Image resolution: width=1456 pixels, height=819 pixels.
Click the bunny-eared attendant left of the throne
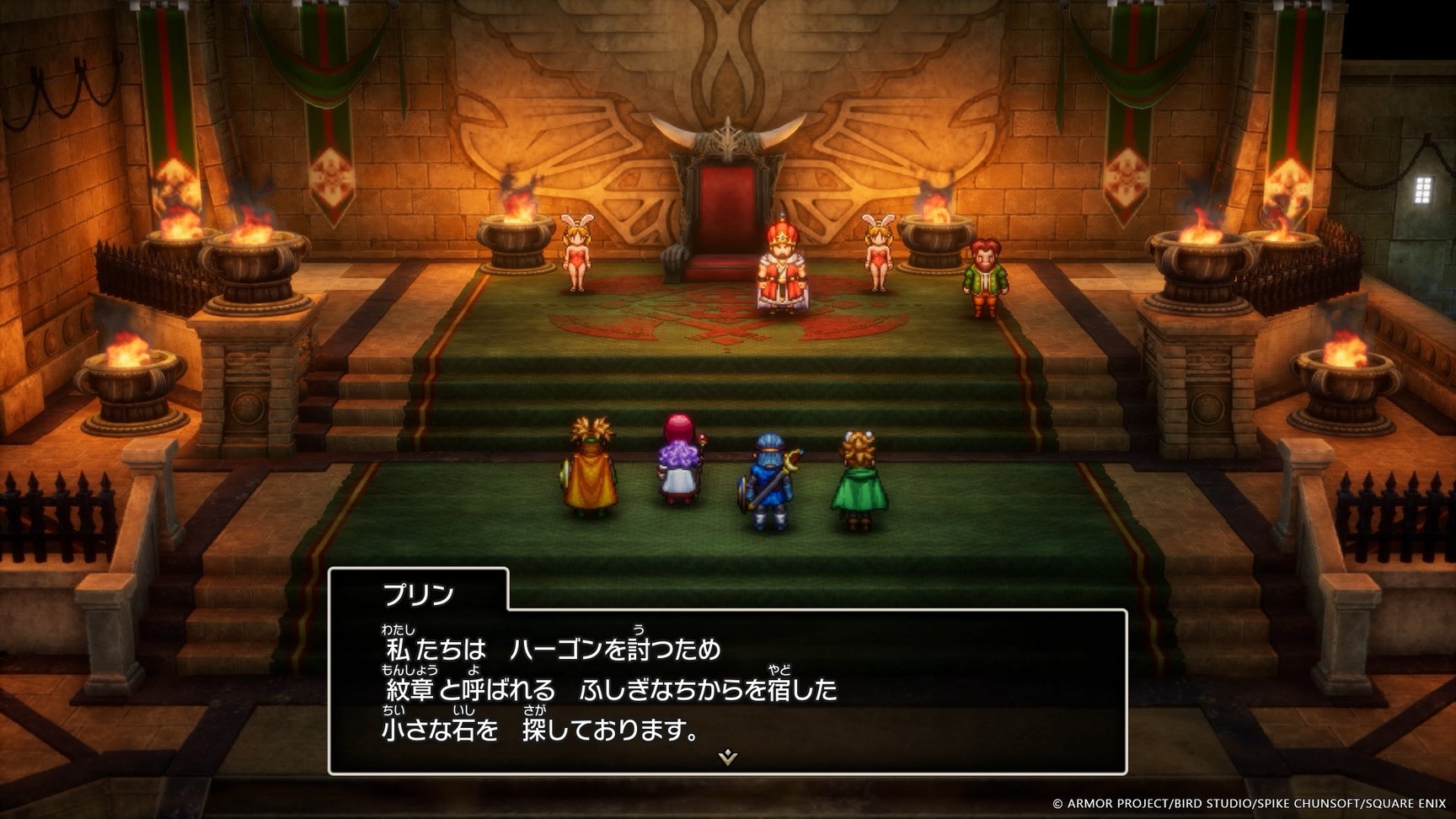pyautogui.click(x=580, y=253)
